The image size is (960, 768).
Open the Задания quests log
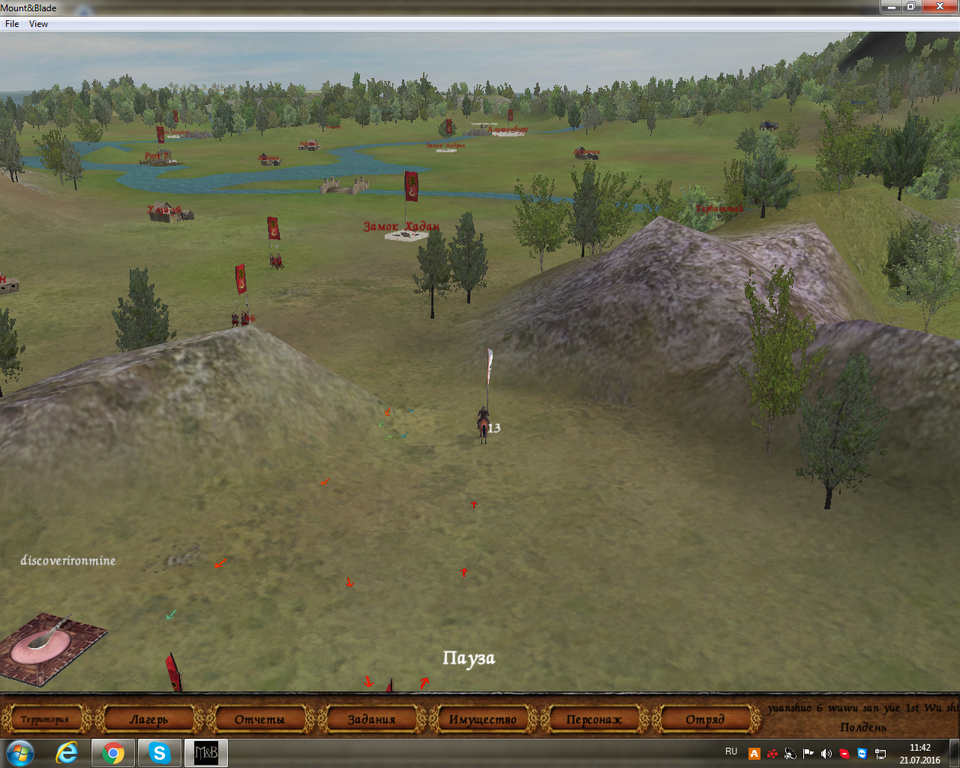coord(372,719)
